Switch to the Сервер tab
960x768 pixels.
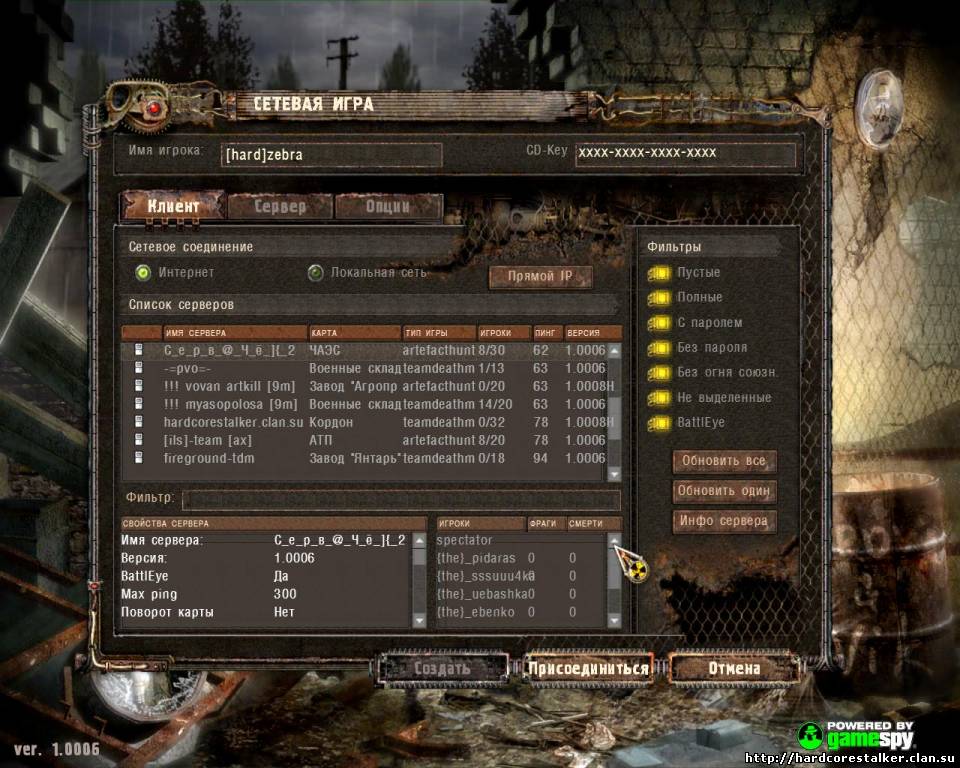(280, 207)
